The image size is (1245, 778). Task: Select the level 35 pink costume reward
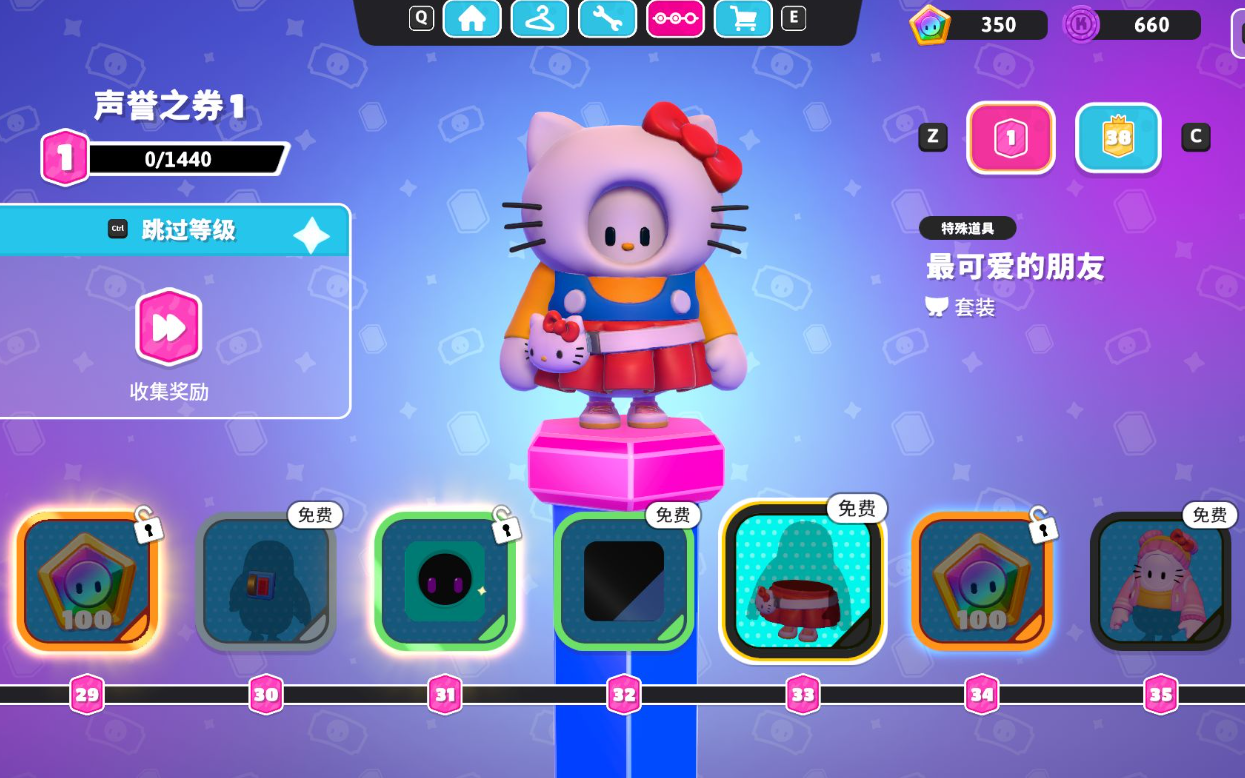click(x=1160, y=582)
